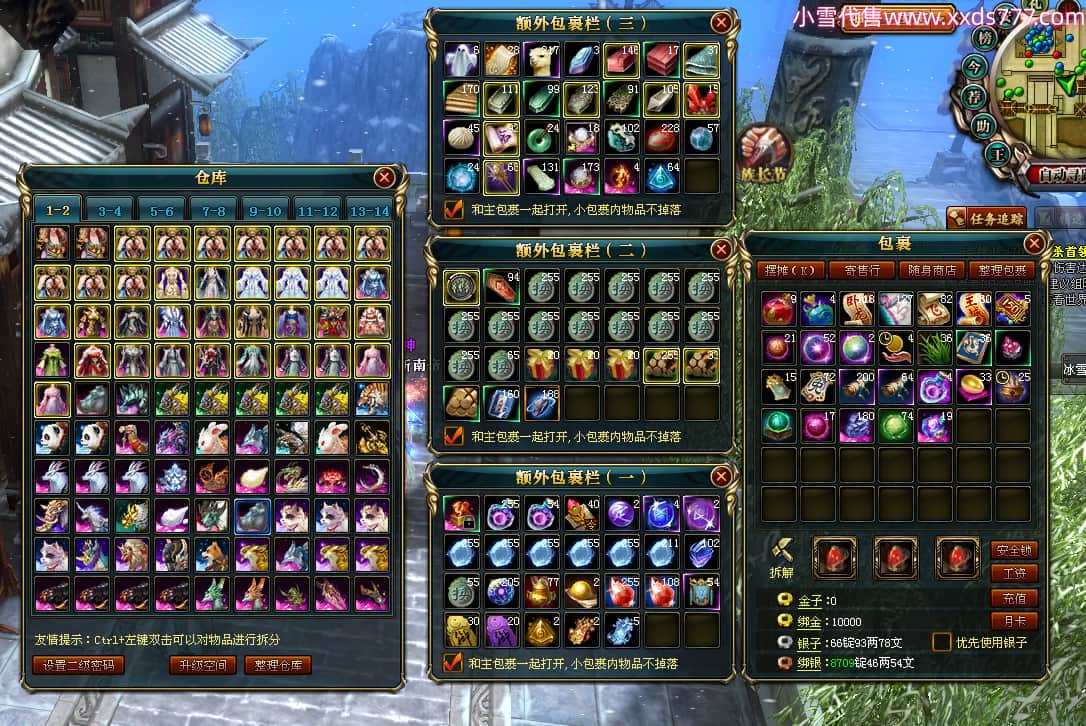Sort the warehouse with 整理仓库

tap(278, 665)
